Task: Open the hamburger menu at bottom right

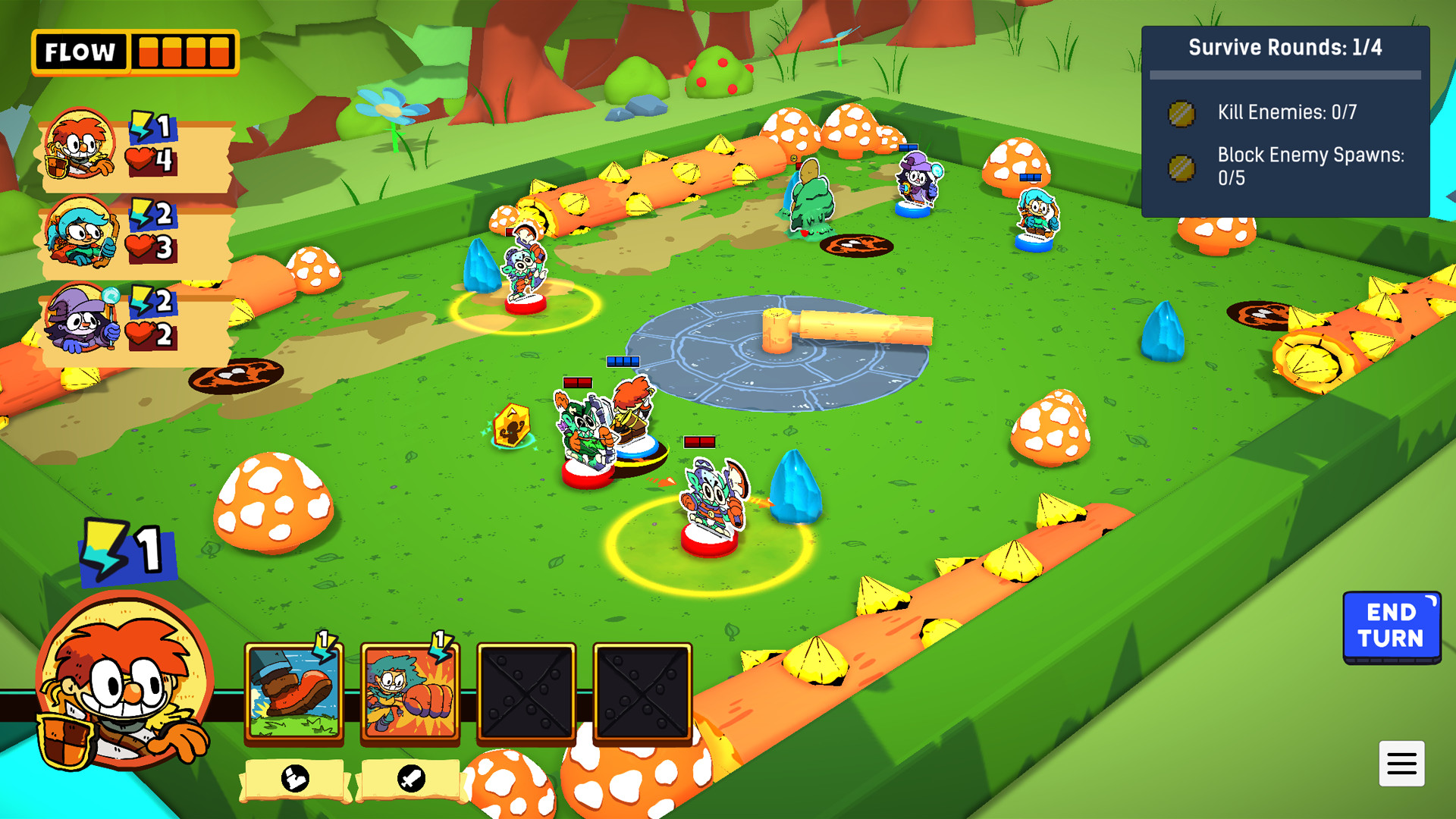Action: (x=1402, y=764)
